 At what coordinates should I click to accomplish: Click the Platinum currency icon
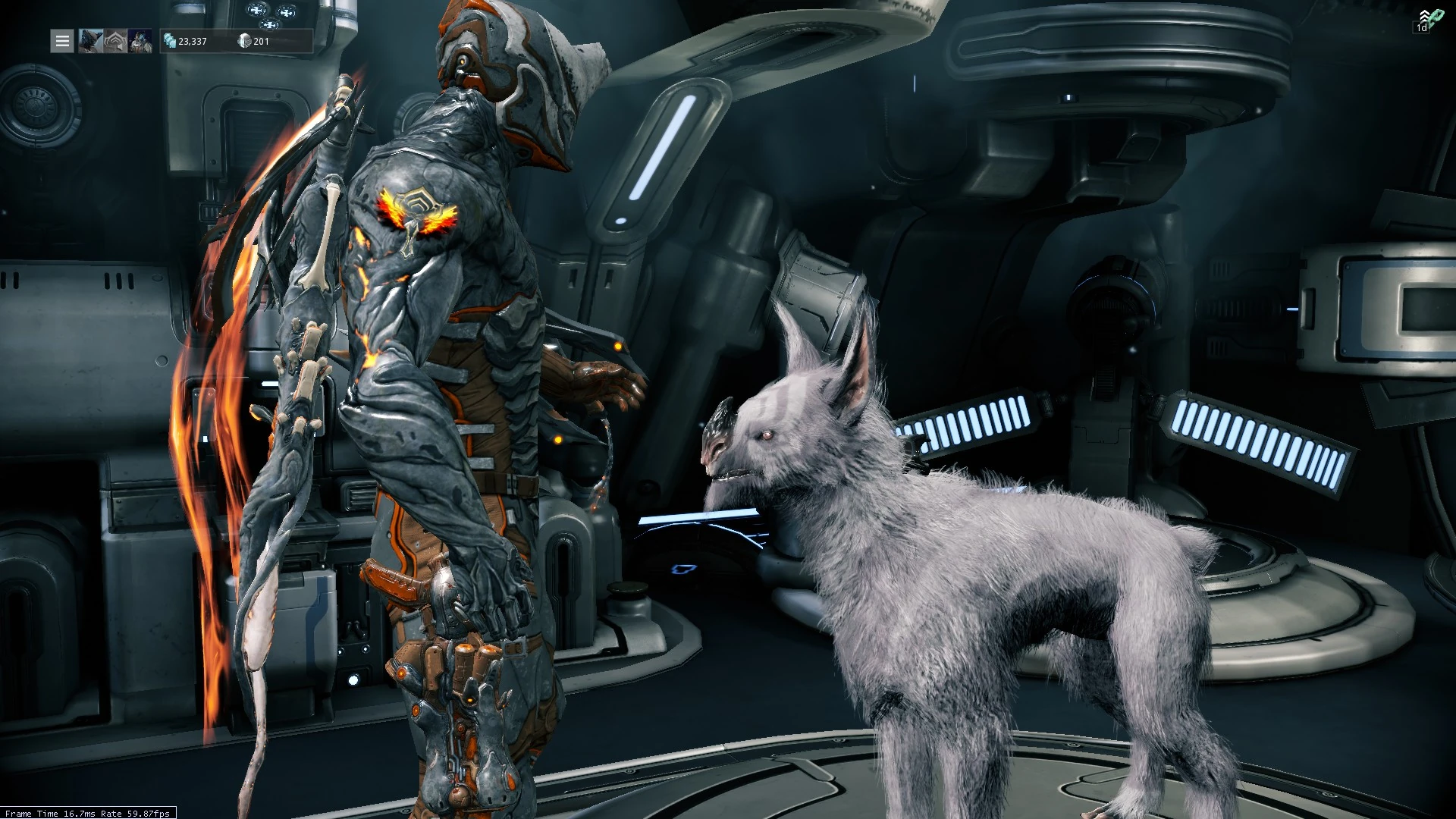169,41
